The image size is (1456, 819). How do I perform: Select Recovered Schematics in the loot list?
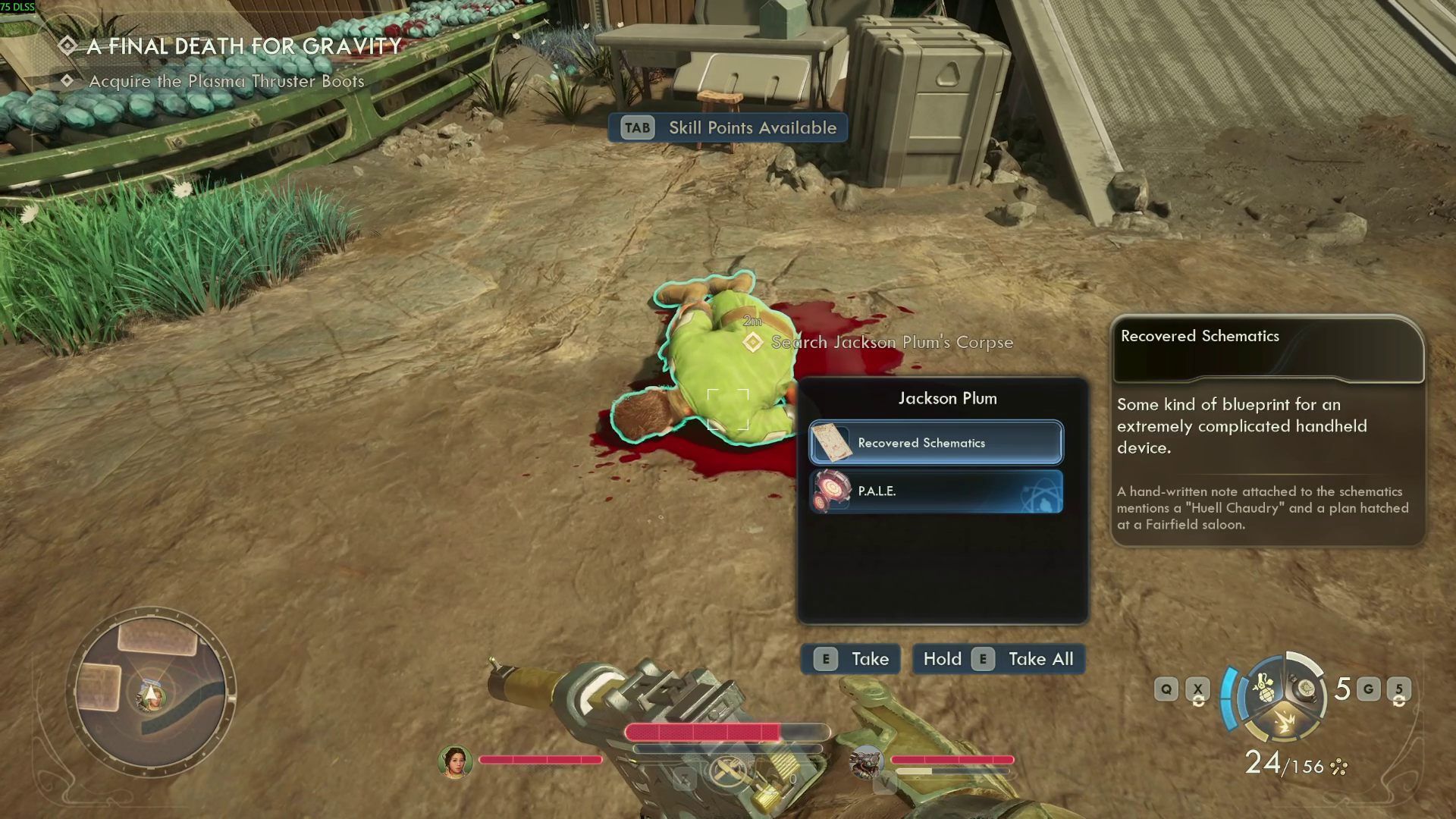[936, 443]
